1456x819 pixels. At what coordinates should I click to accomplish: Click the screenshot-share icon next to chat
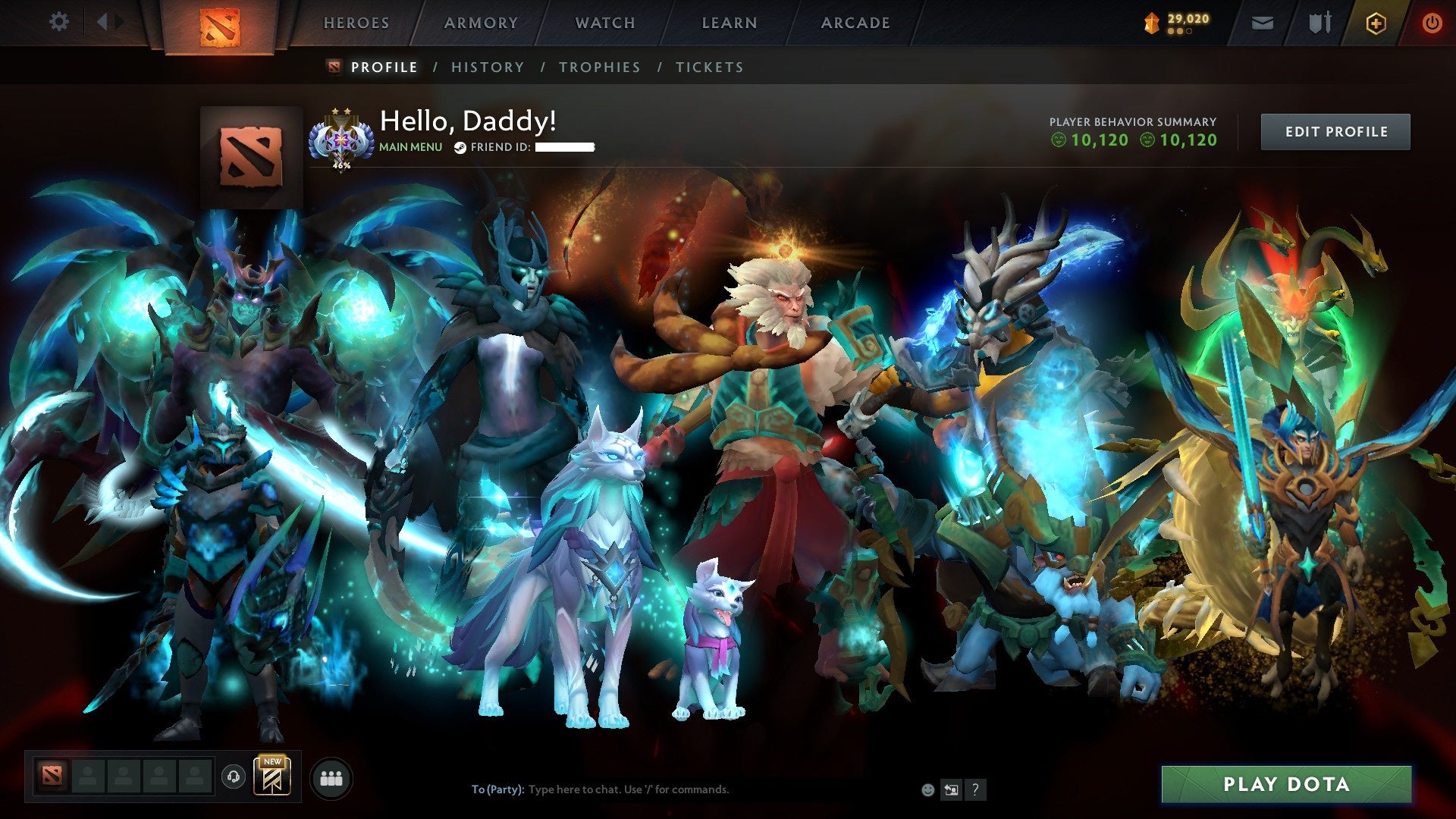[951, 789]
